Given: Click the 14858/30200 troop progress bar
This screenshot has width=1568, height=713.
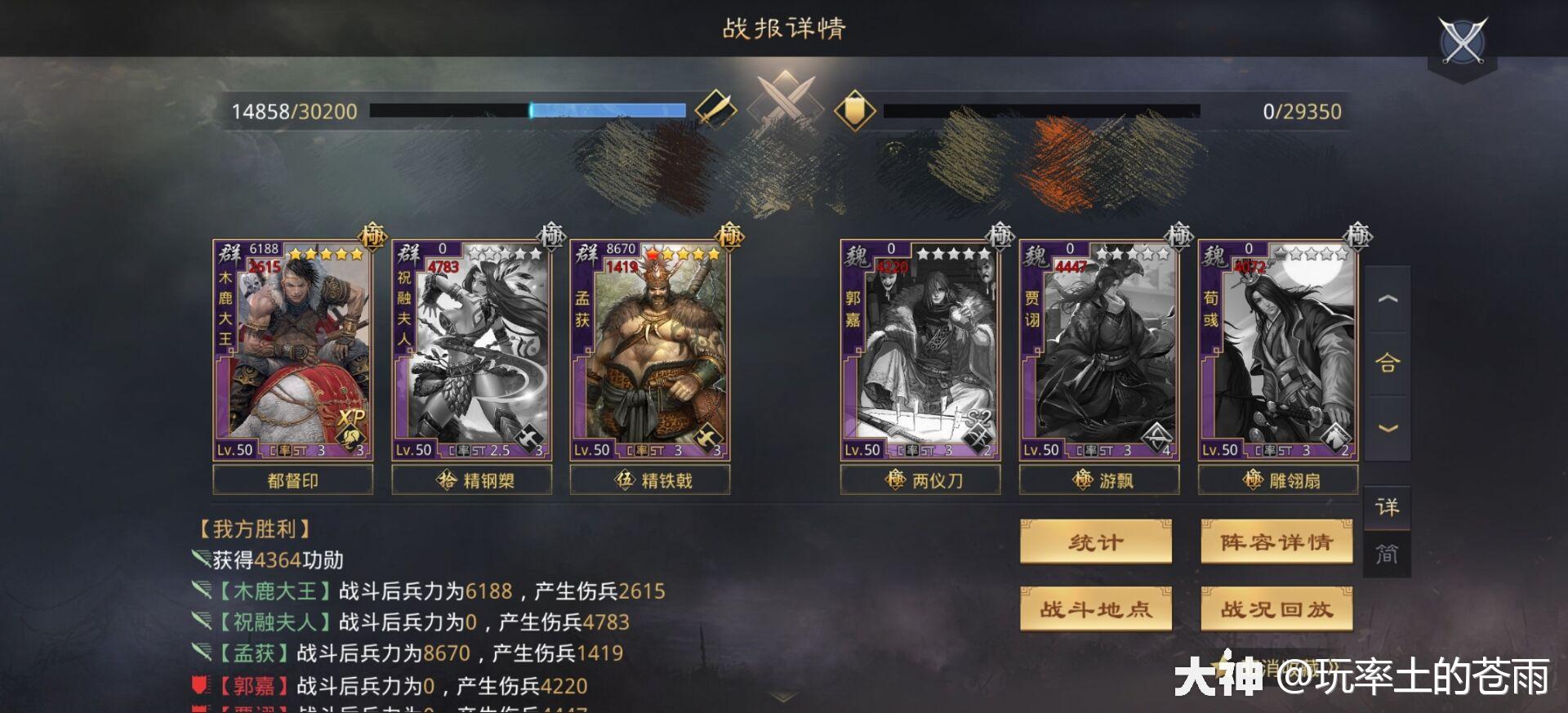Looking at the screenshot, I should (x=527, y=109).
